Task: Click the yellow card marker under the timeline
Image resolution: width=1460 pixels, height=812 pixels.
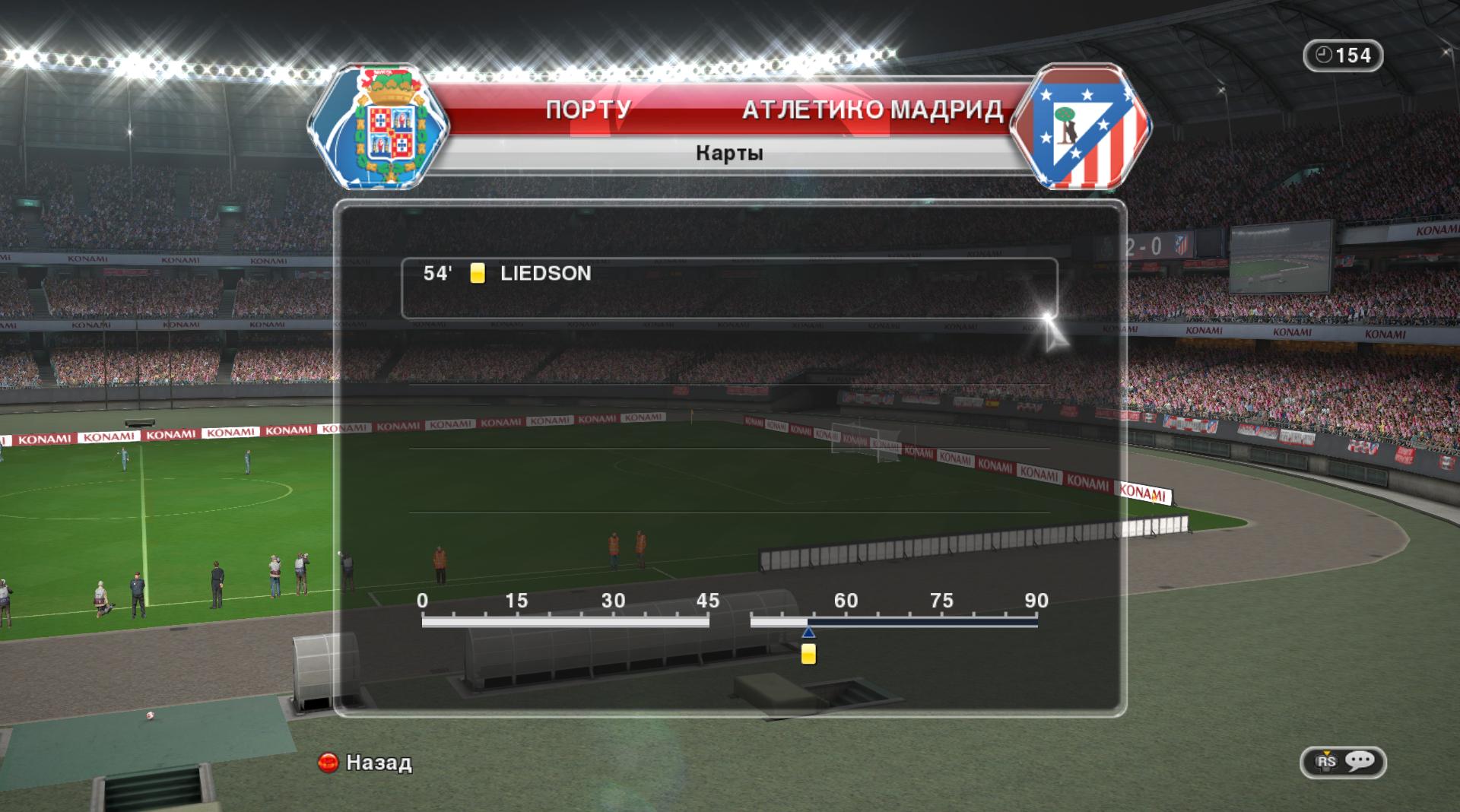Action: pos(808,654)
